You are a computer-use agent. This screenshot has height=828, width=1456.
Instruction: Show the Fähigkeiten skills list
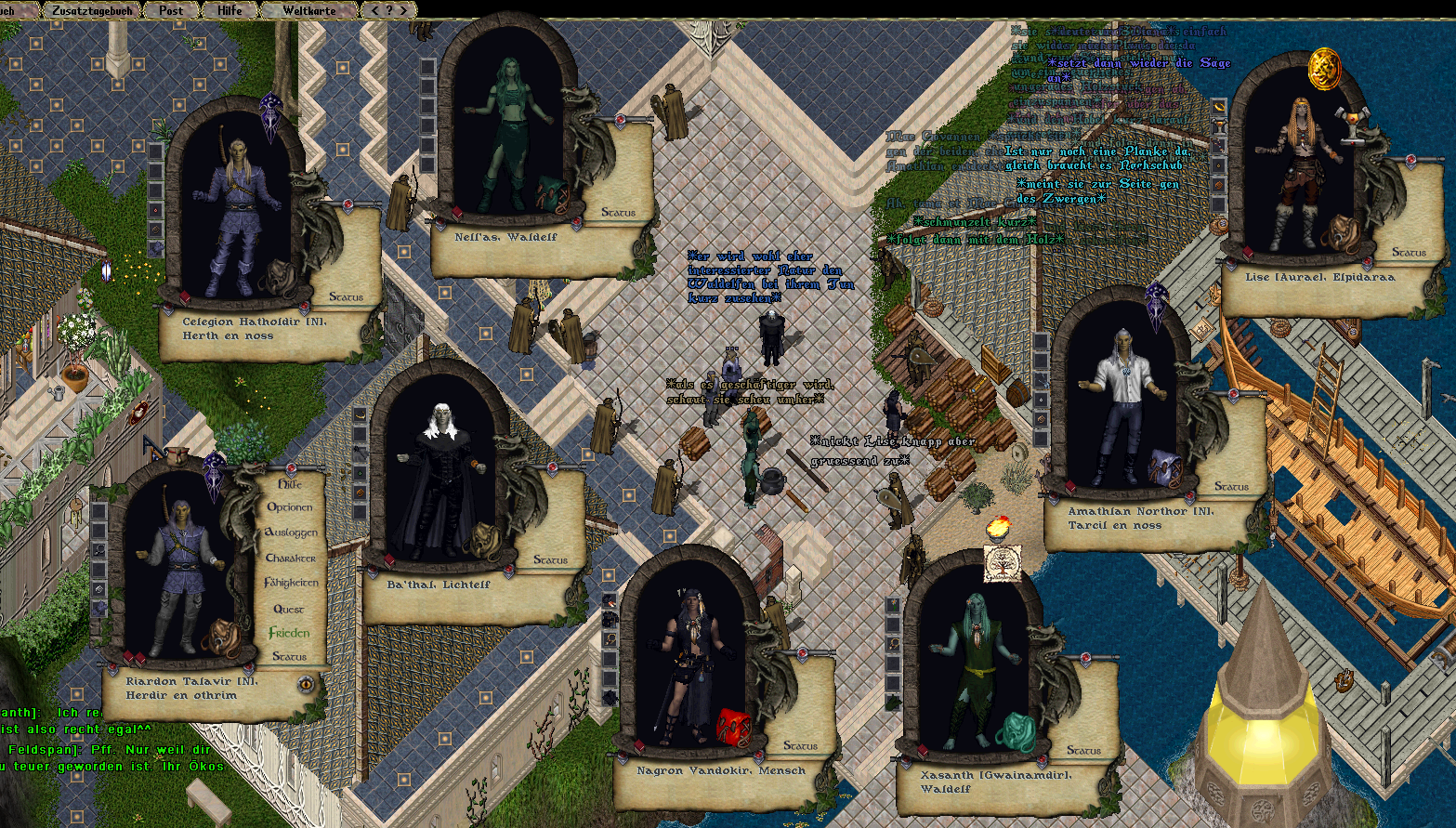(x=291, y=583)
